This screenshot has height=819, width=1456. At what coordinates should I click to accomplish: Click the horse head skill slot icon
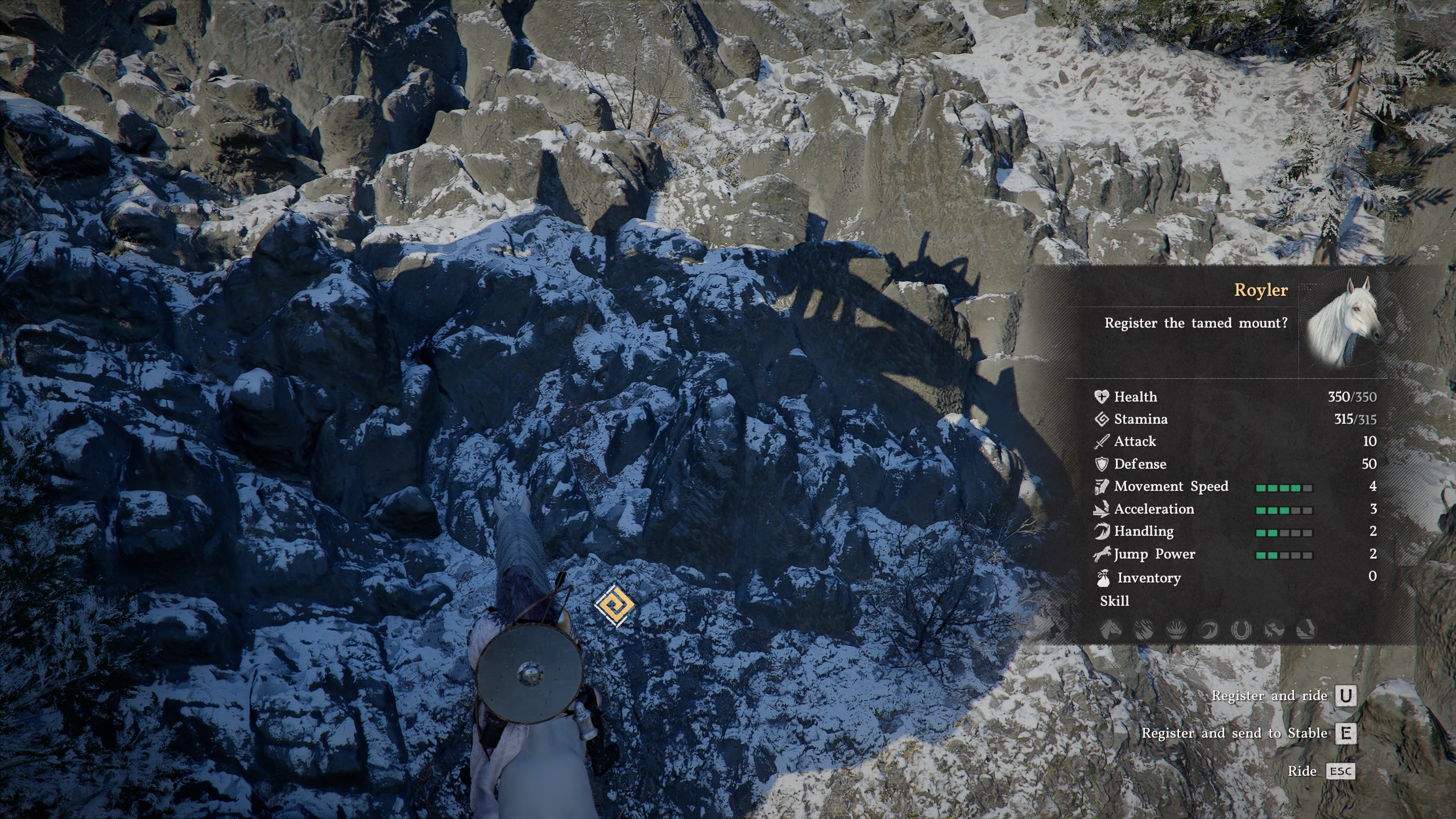pos(1111,630)
